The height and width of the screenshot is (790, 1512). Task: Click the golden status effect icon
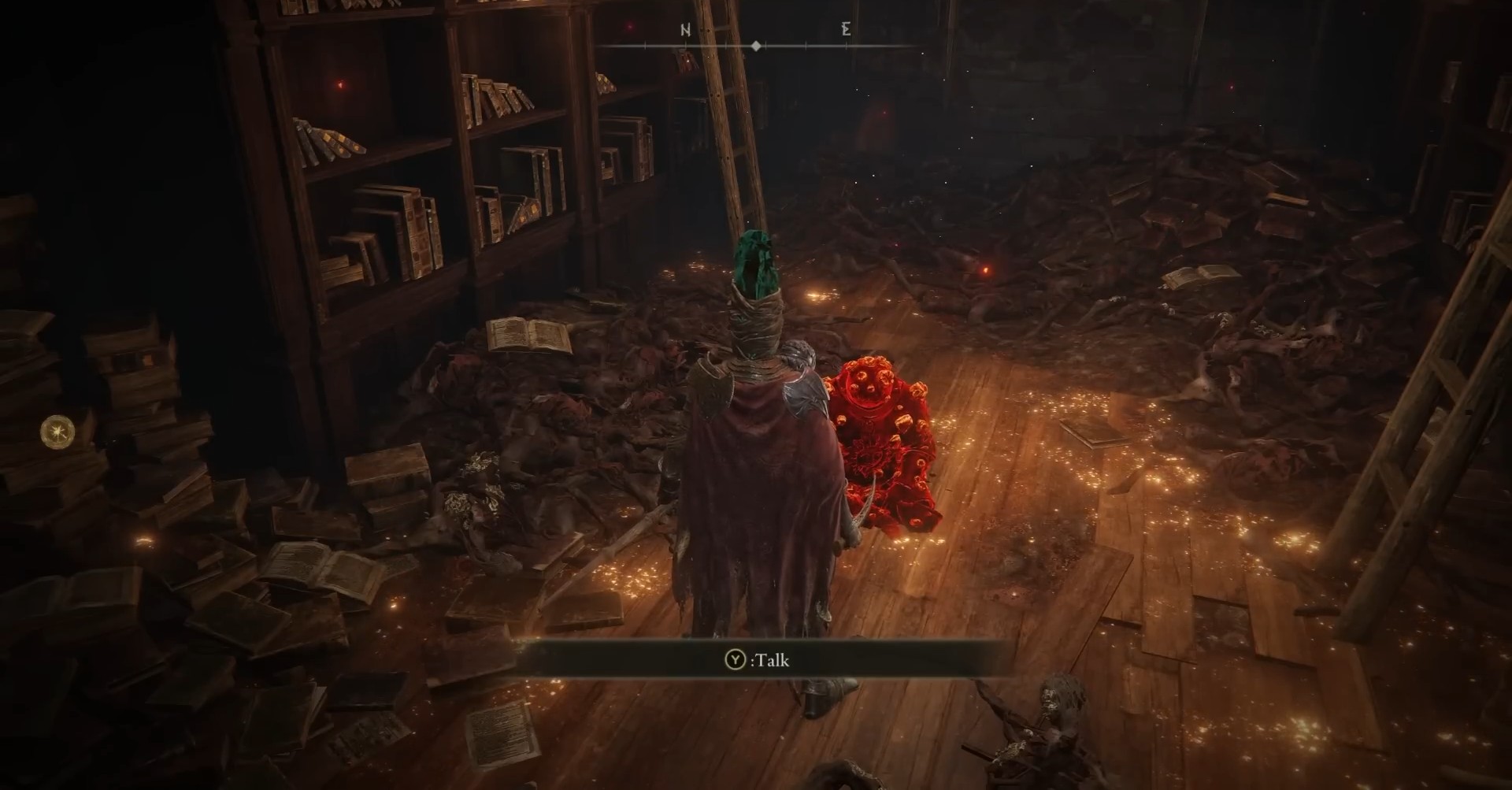pyautogui.click(x=58, y=430)
